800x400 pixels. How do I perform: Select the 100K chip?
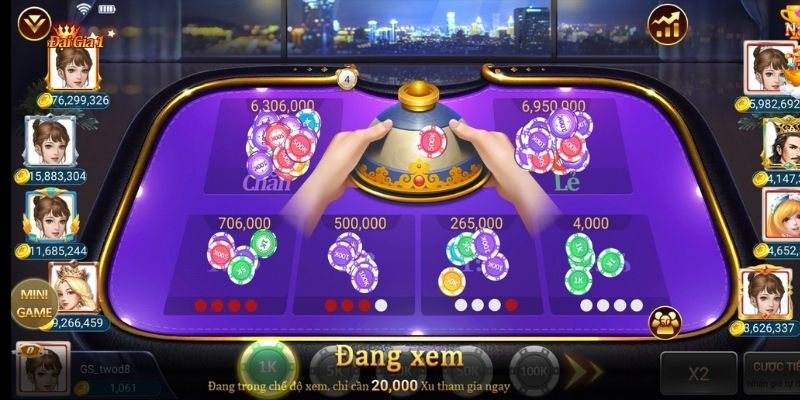coord(533,370)
